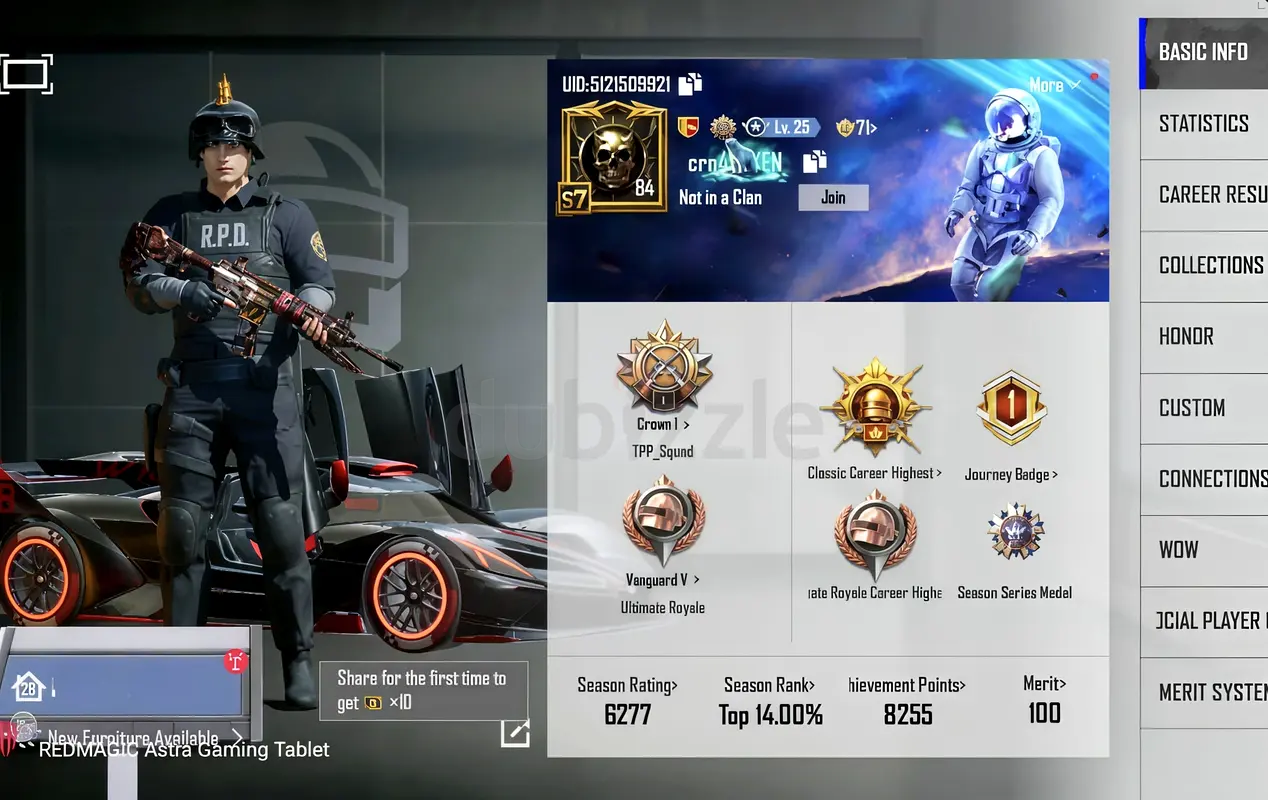
Task: Open the Season Series Medal
Action: [1014, 533]
